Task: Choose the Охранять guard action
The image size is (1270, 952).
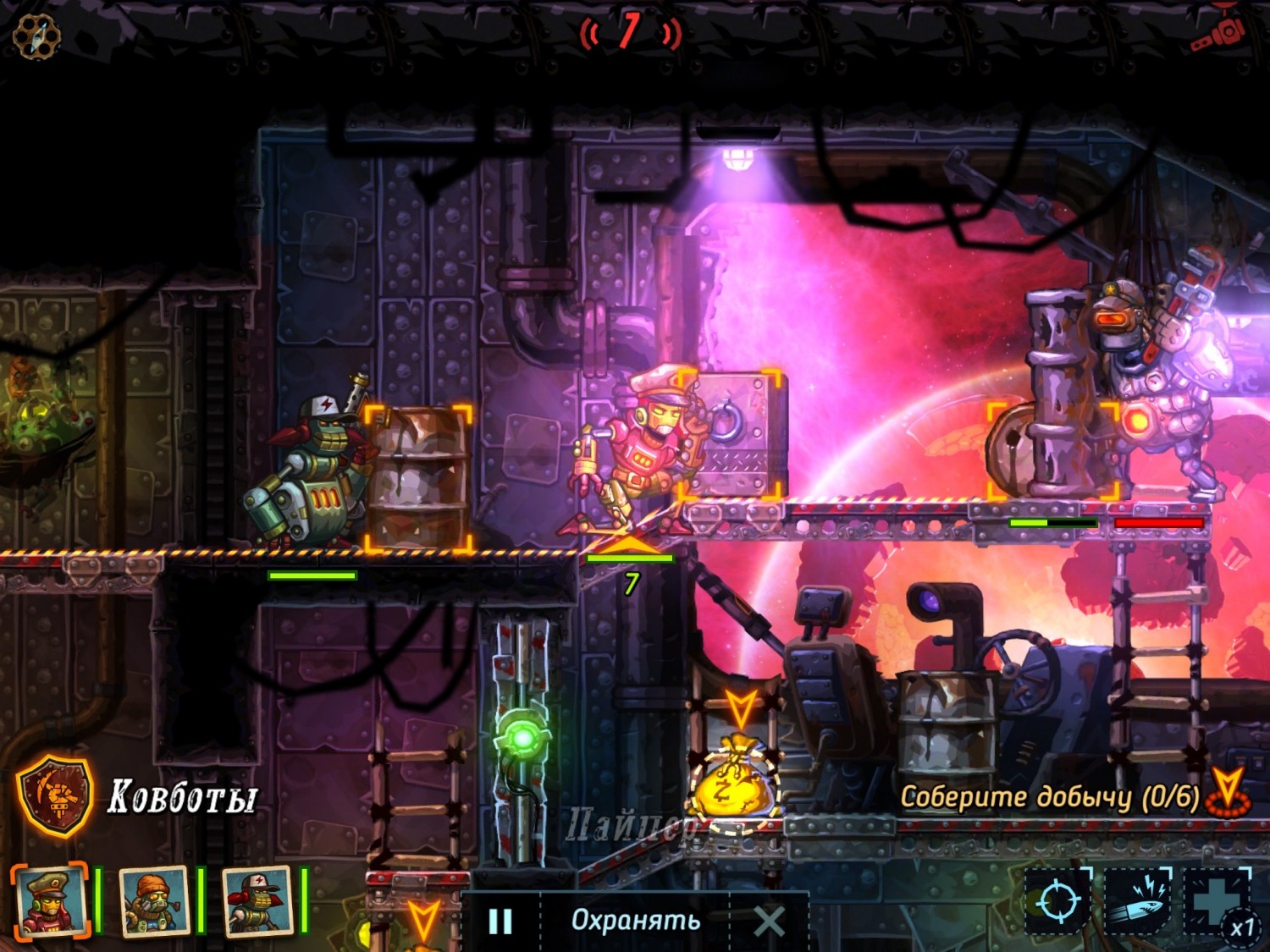Action: point(636,921)
